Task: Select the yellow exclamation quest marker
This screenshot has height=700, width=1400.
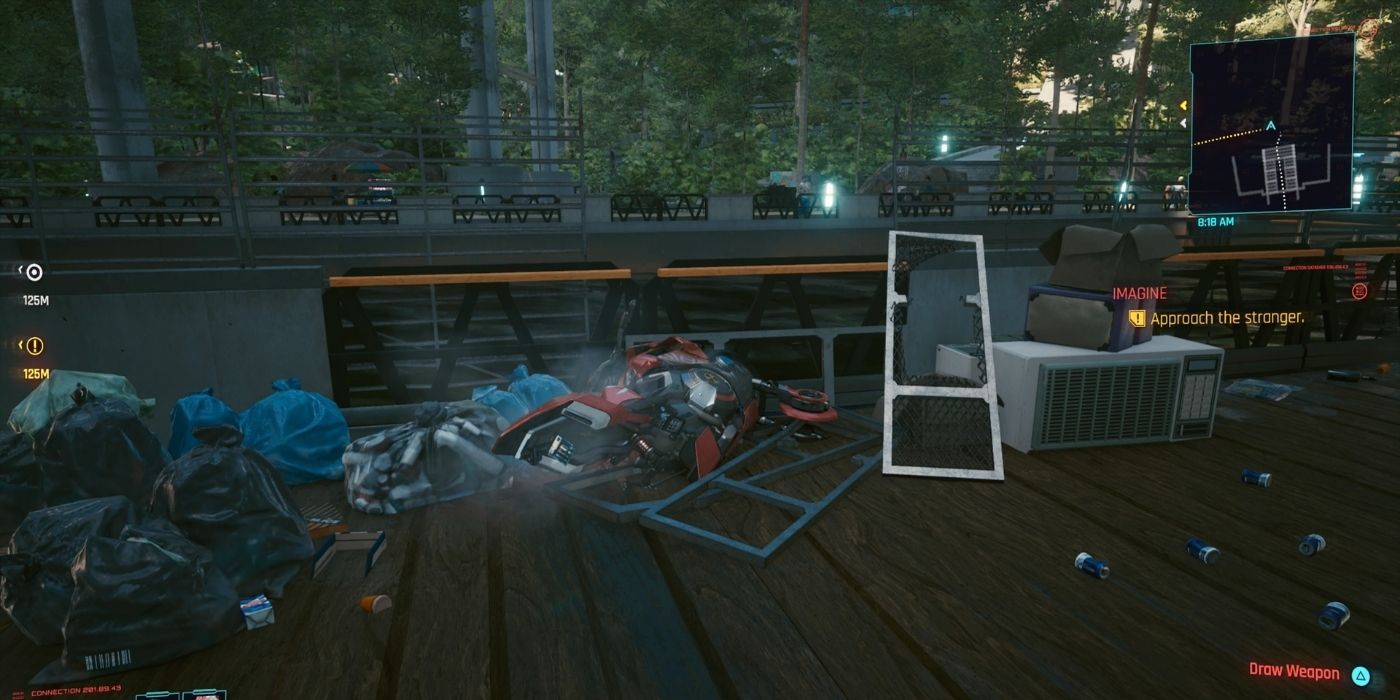Action: (x=35, y=346)
